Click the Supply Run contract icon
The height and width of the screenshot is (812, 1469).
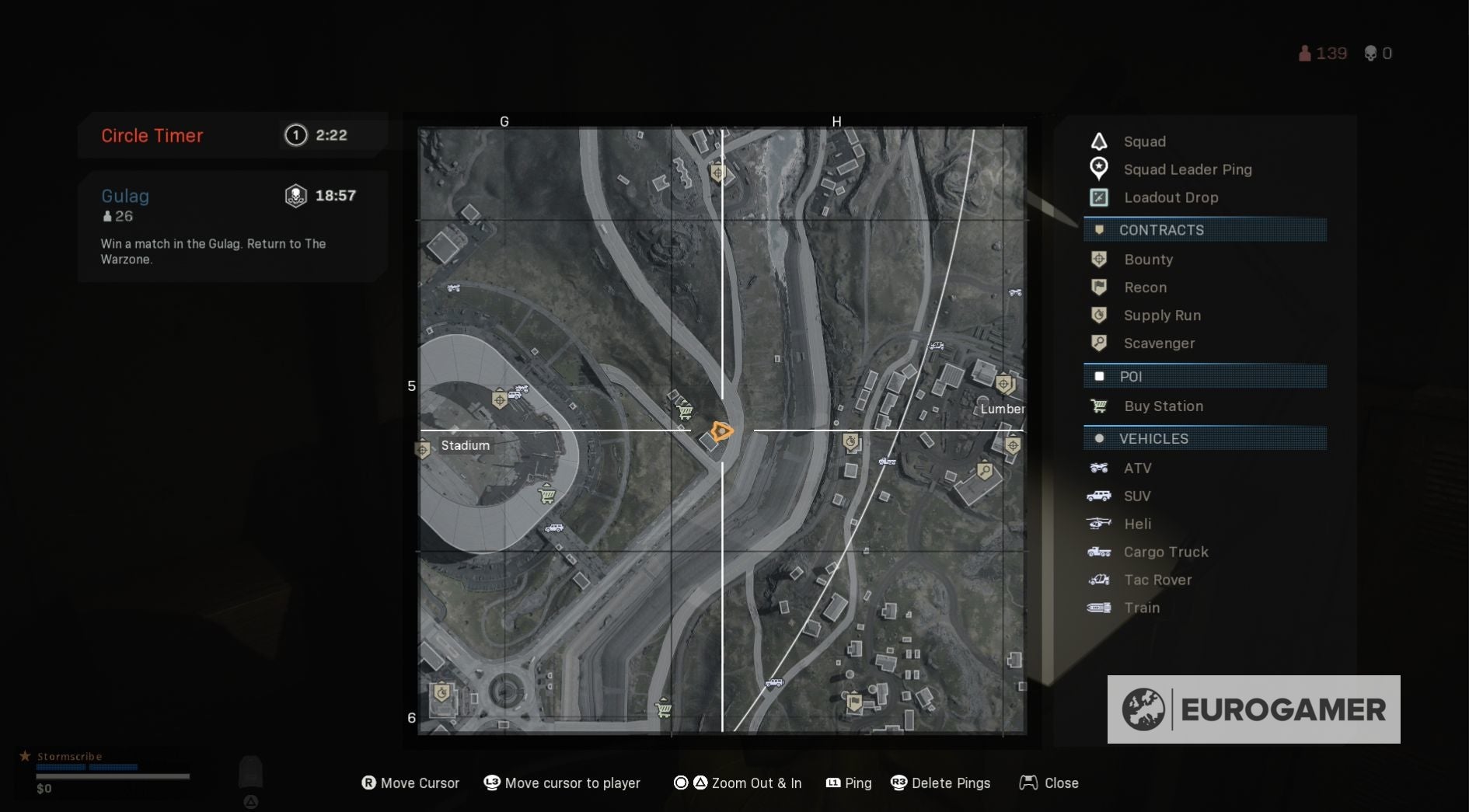point(1099,315)
